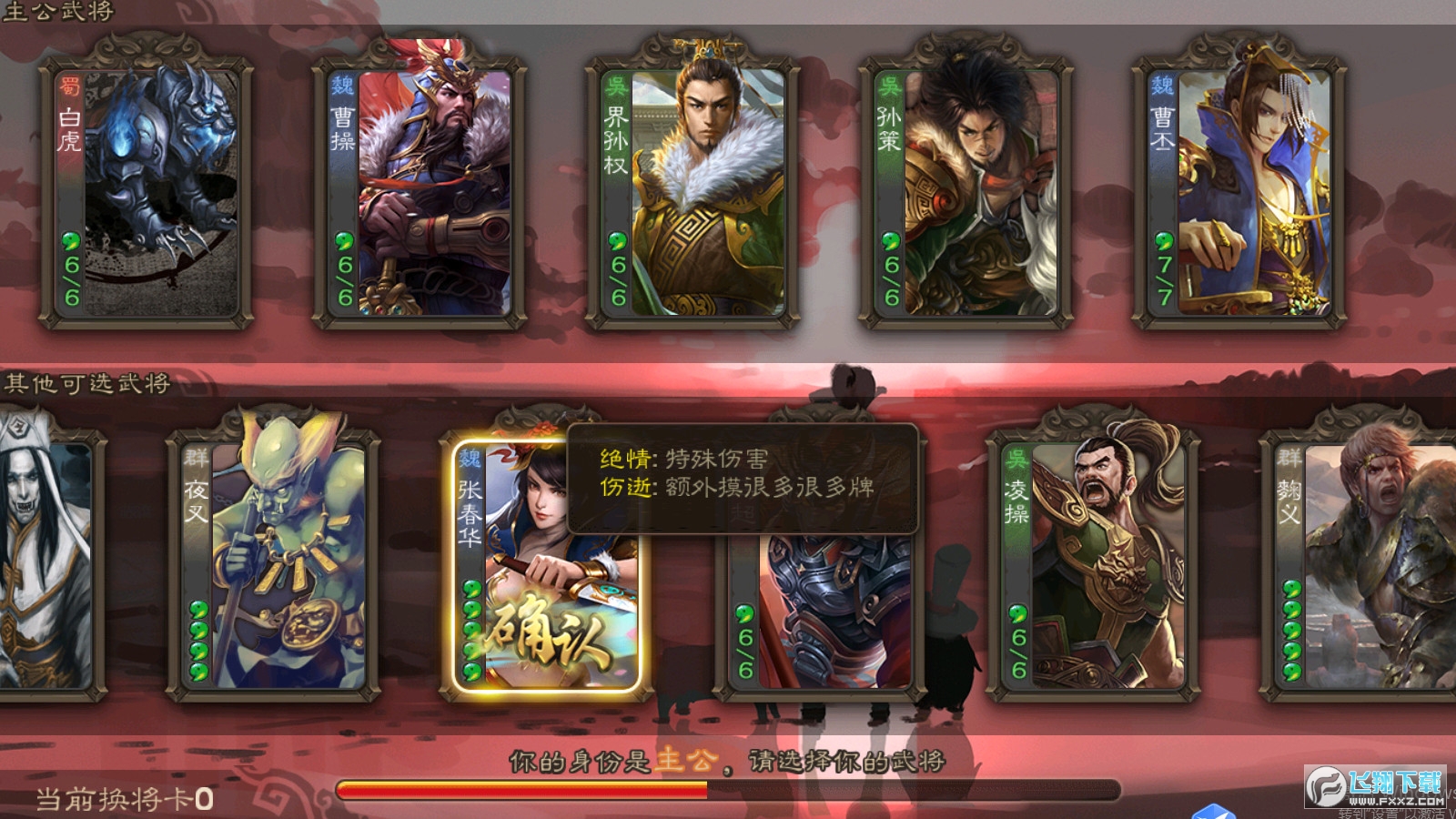Click the red countdown timer bar

pos(519,791)
